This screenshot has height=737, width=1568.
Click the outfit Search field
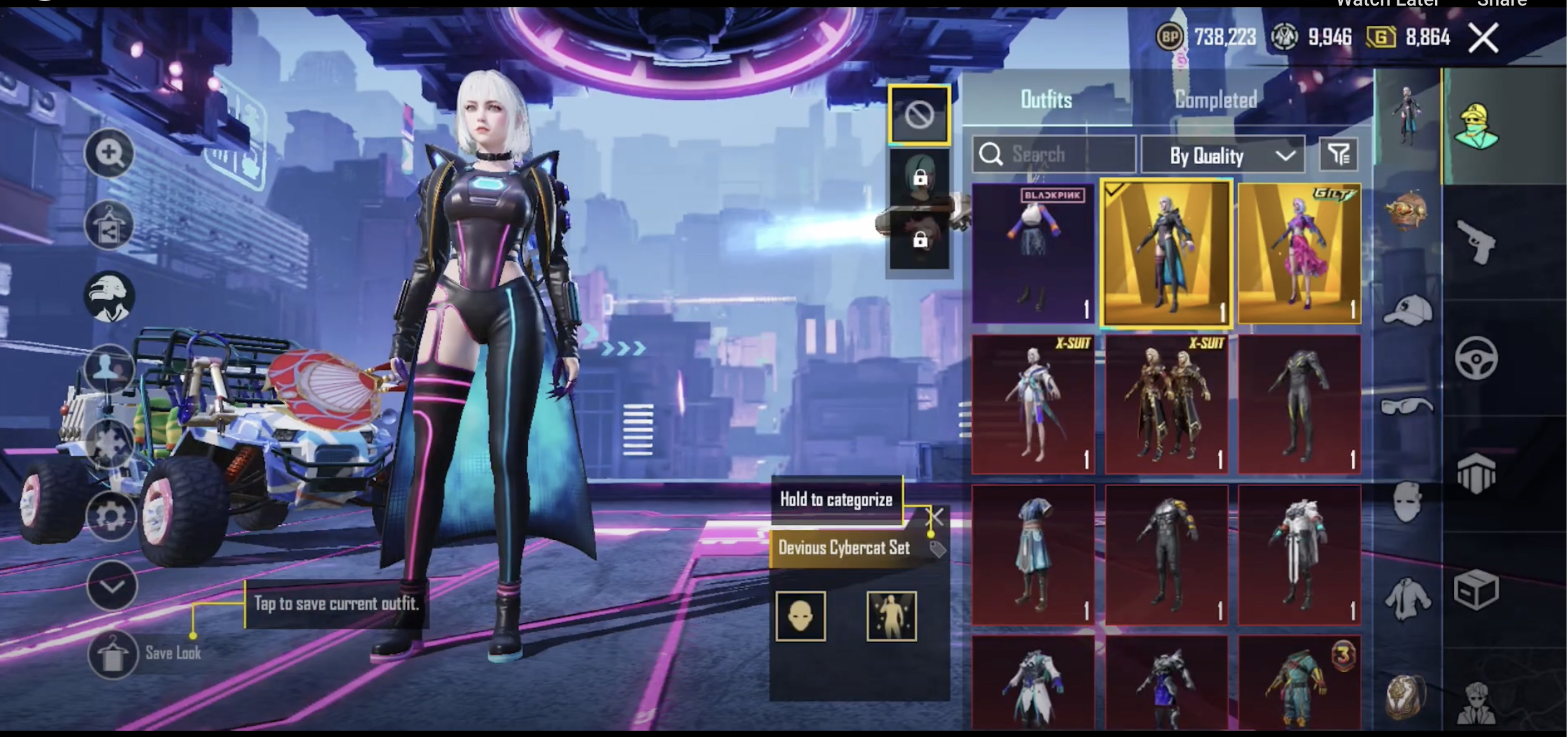click(1053, 154)
